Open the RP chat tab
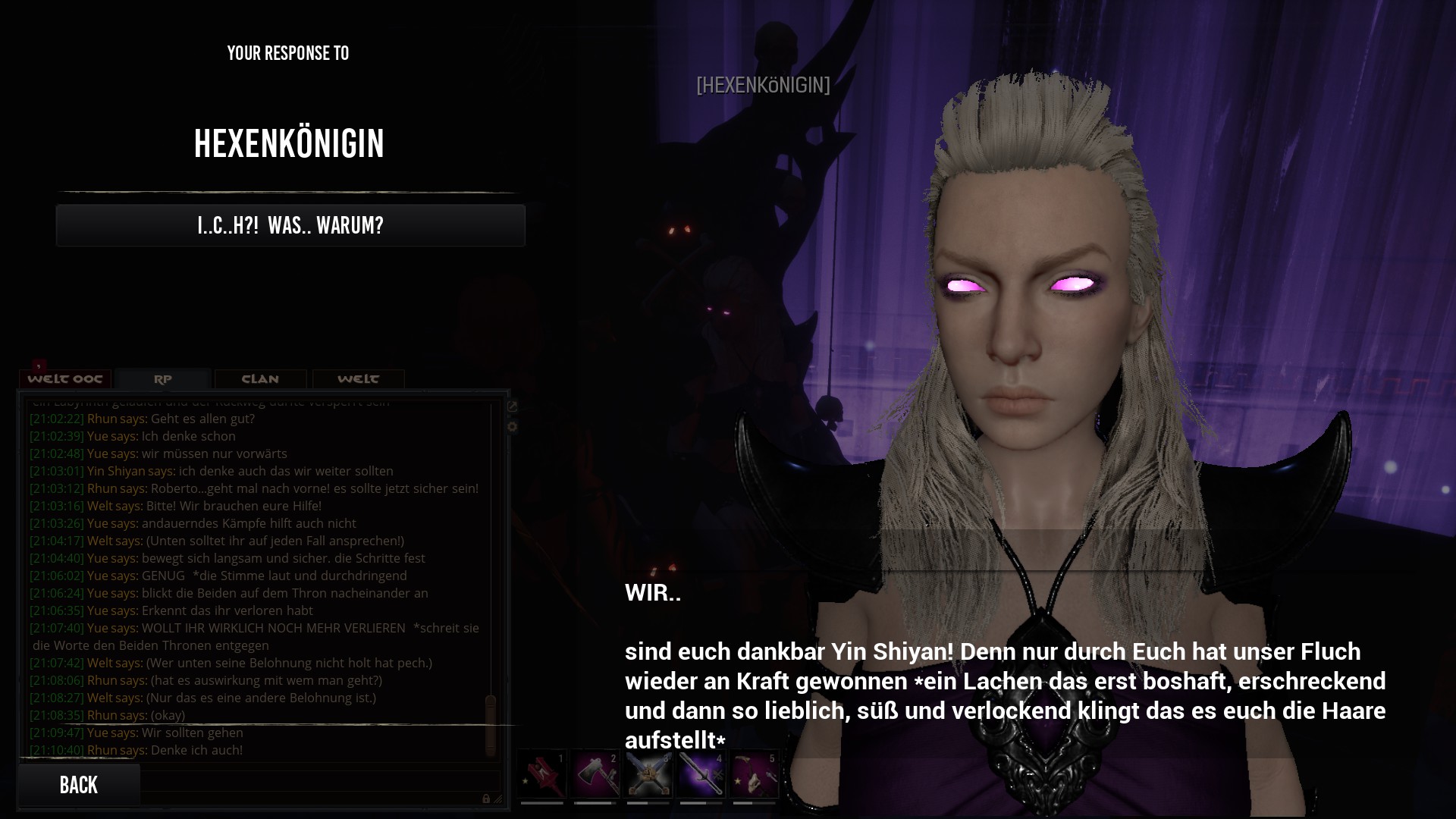 tap(163, 379)
